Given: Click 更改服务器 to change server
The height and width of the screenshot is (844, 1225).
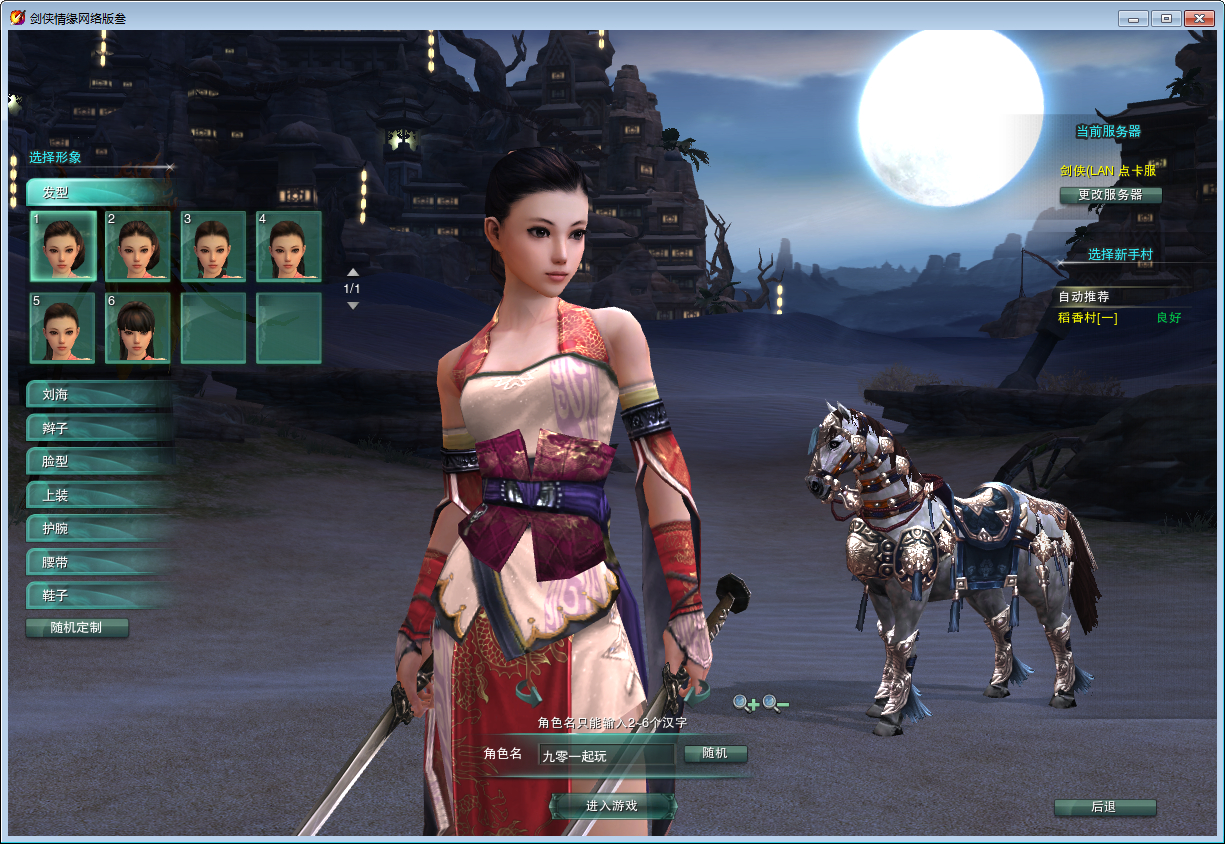Looking at the screenshot, I should pyautogui.click(x=1110, y=195).
